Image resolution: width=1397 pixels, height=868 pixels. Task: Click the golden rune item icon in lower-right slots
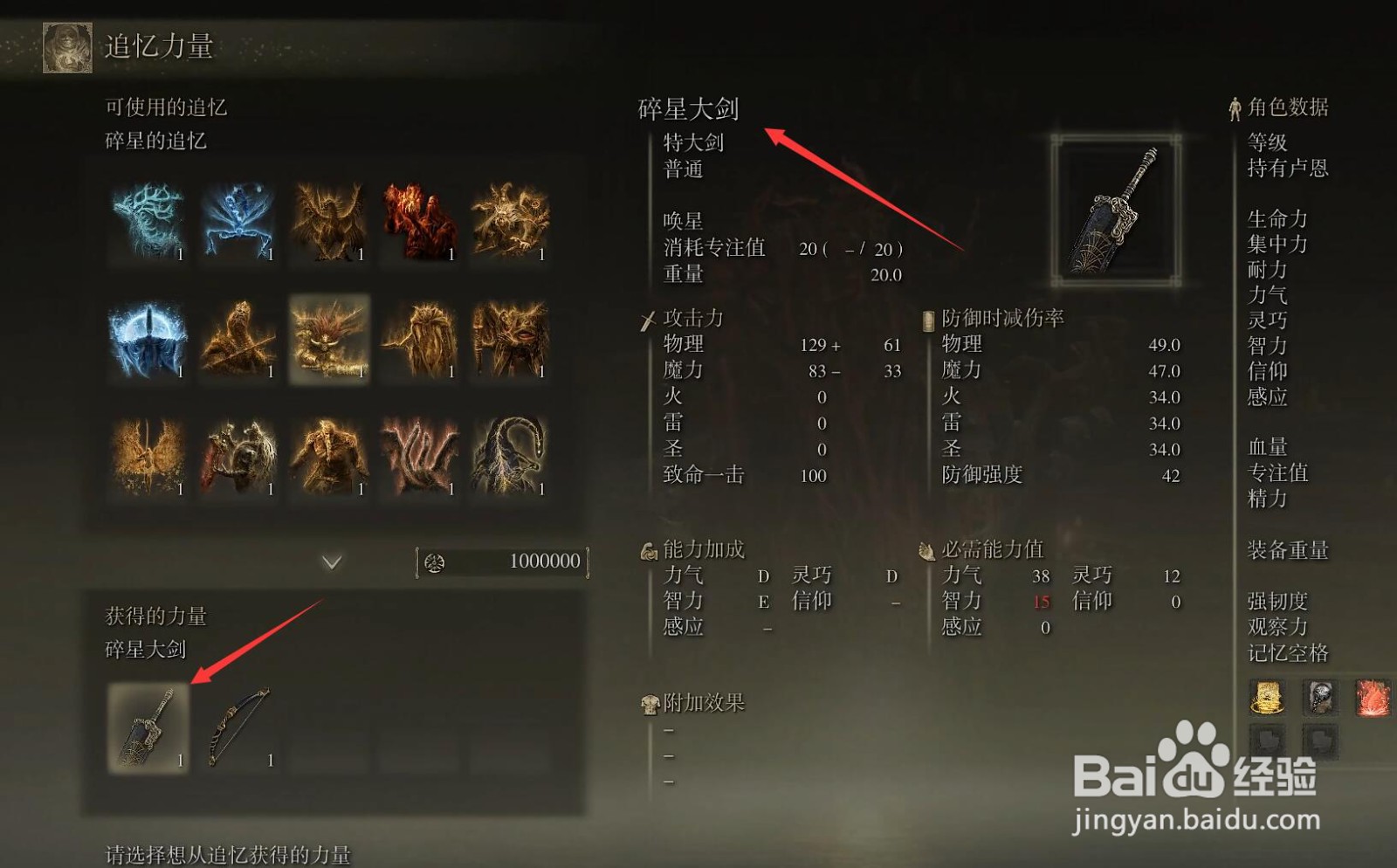pyautogui.click(x=1267, y=699)
